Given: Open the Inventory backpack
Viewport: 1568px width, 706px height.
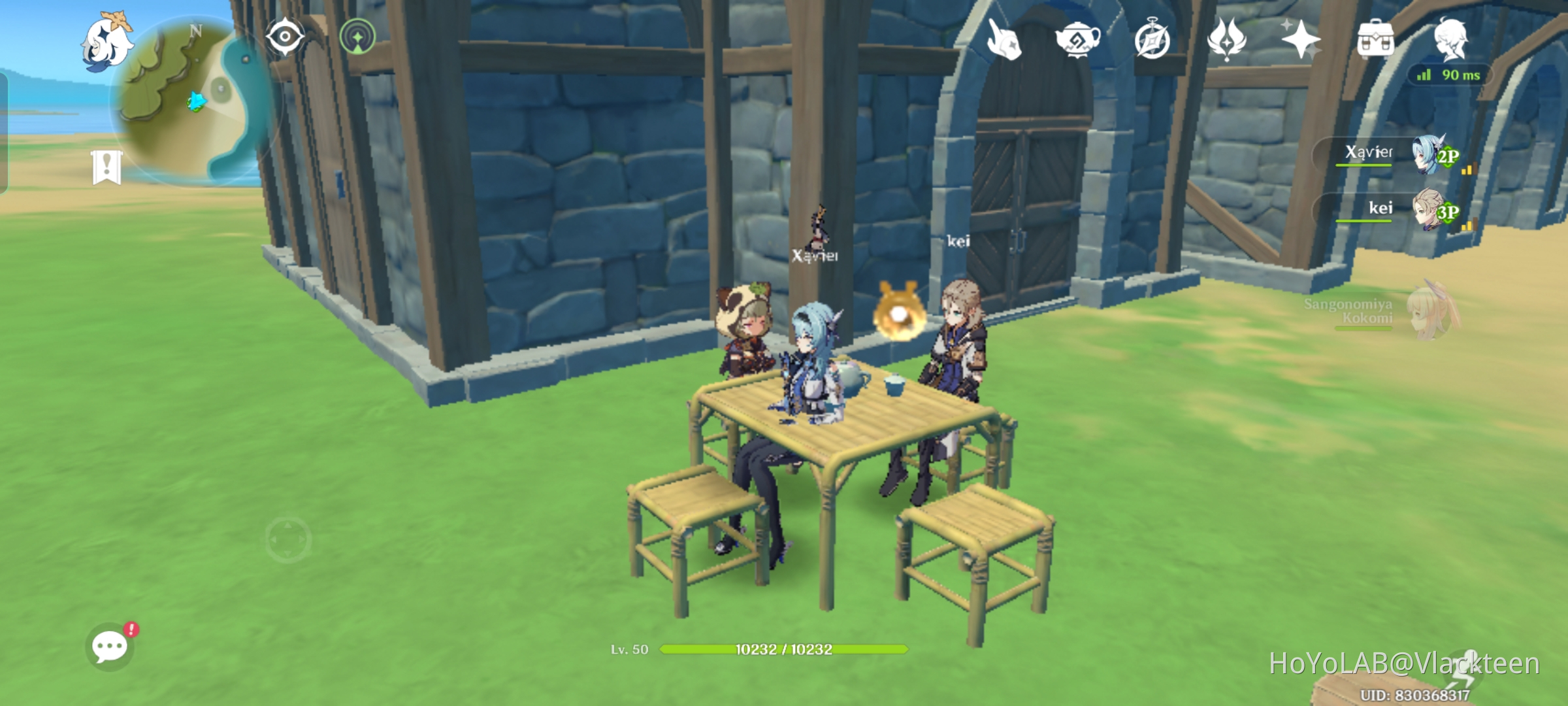Looking at the screenshot, I should (x=1375, y=39).
